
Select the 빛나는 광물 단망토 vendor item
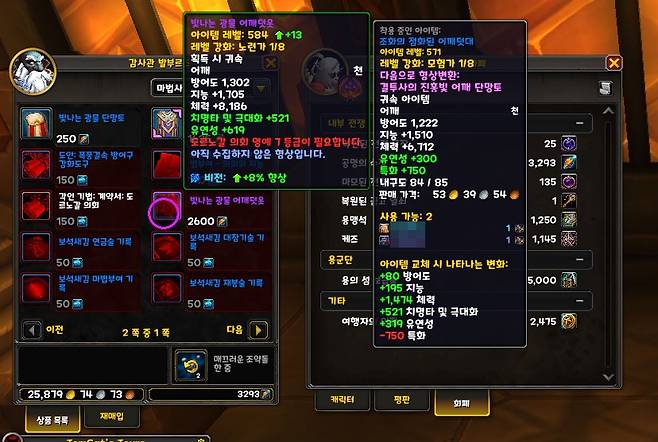click(37, 122)
